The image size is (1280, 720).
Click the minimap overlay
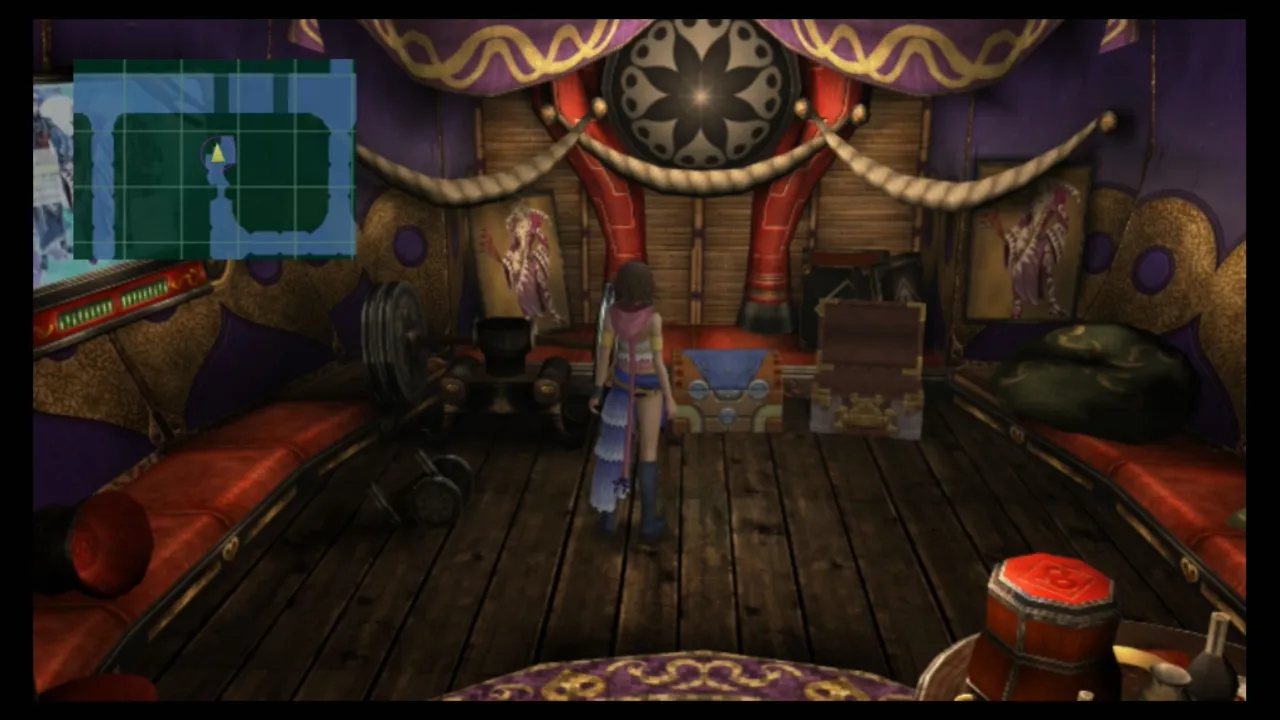pyautogui.click(x=214, y=159)
